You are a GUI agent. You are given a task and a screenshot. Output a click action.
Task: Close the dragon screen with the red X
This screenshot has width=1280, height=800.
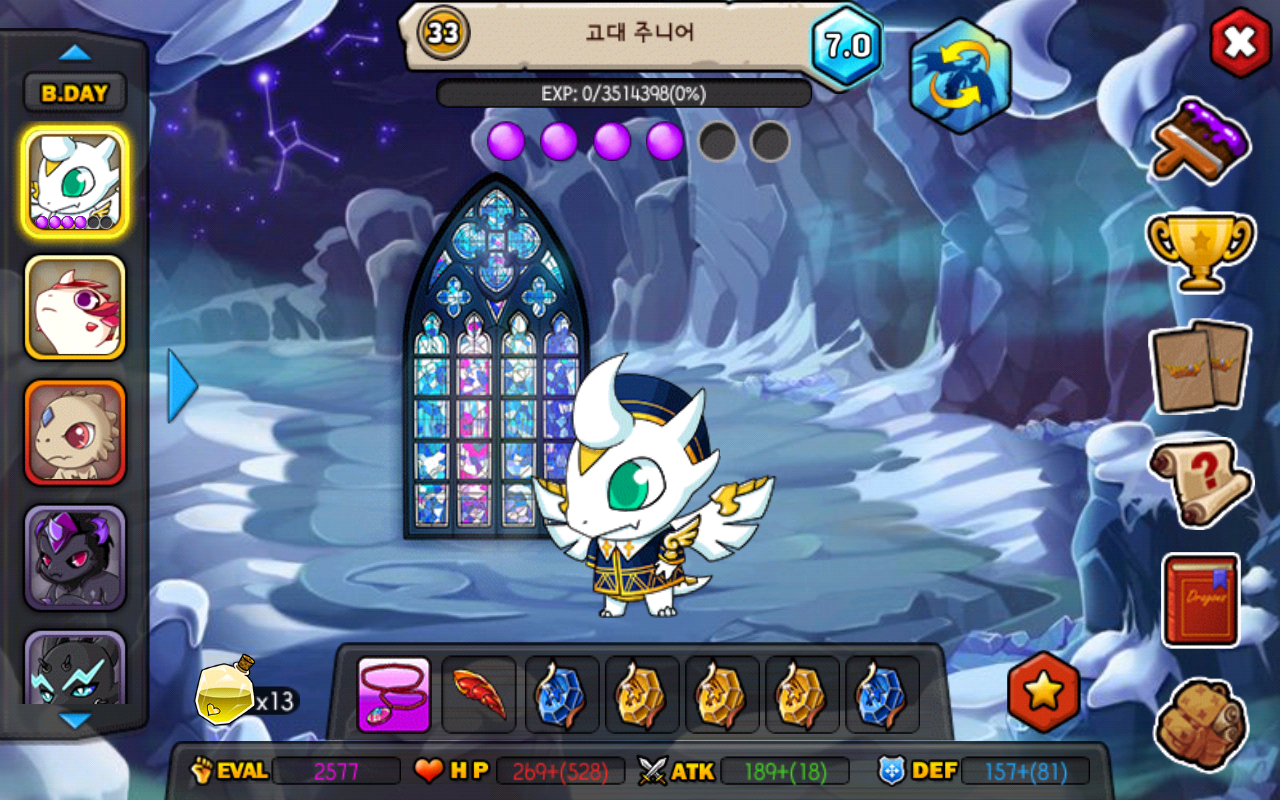pos(1240,42)
